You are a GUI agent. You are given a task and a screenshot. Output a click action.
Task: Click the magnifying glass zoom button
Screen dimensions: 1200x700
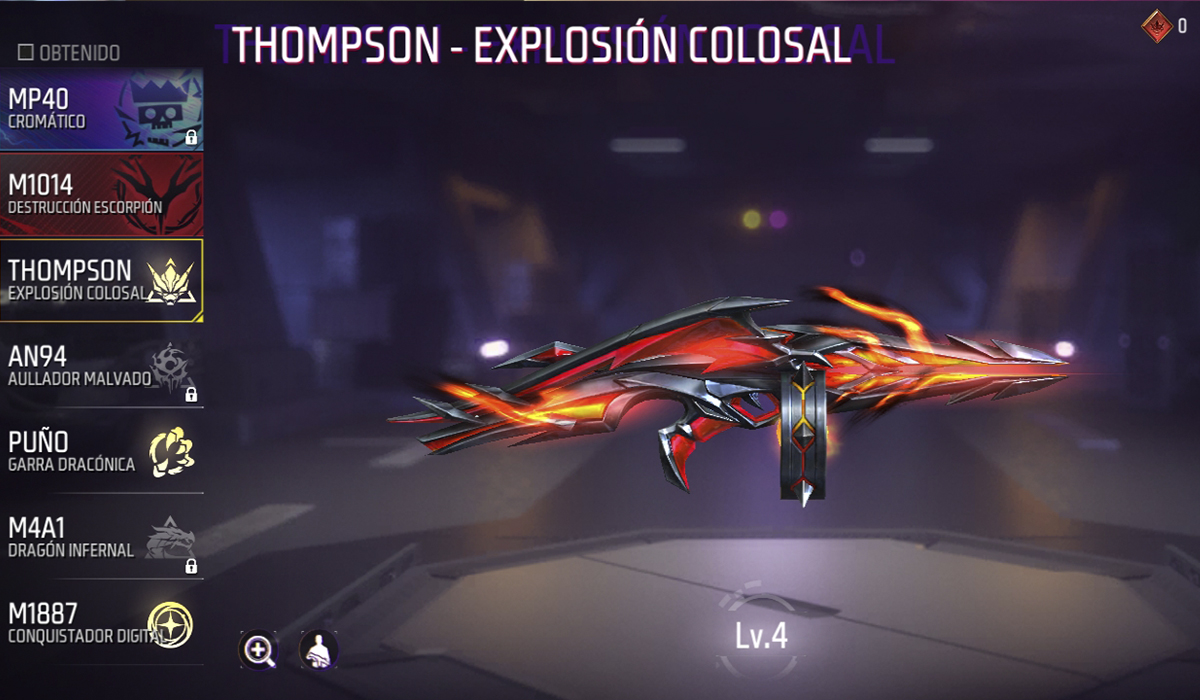pos(259,651)
